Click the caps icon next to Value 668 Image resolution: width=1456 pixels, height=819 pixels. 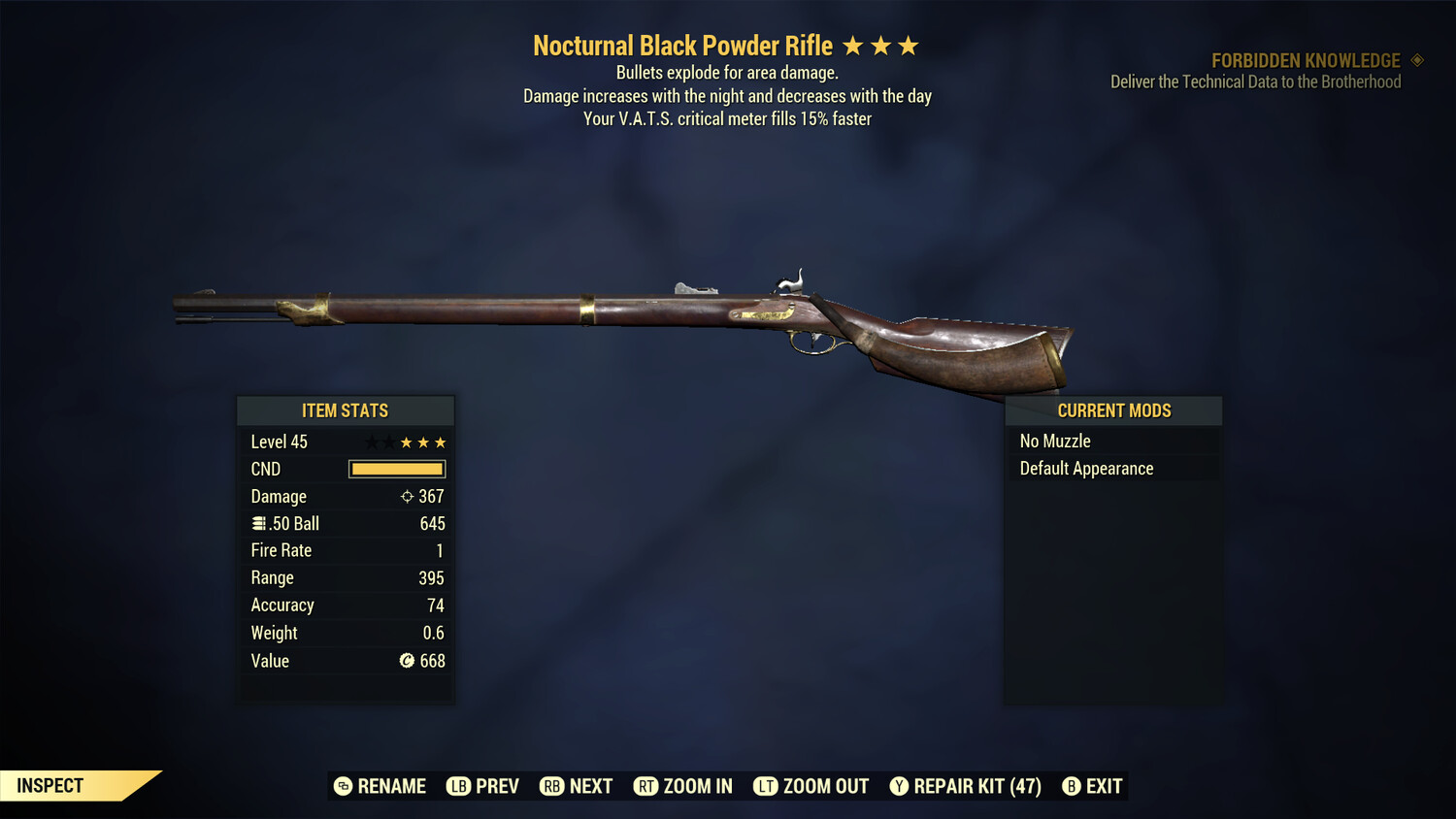405,661
